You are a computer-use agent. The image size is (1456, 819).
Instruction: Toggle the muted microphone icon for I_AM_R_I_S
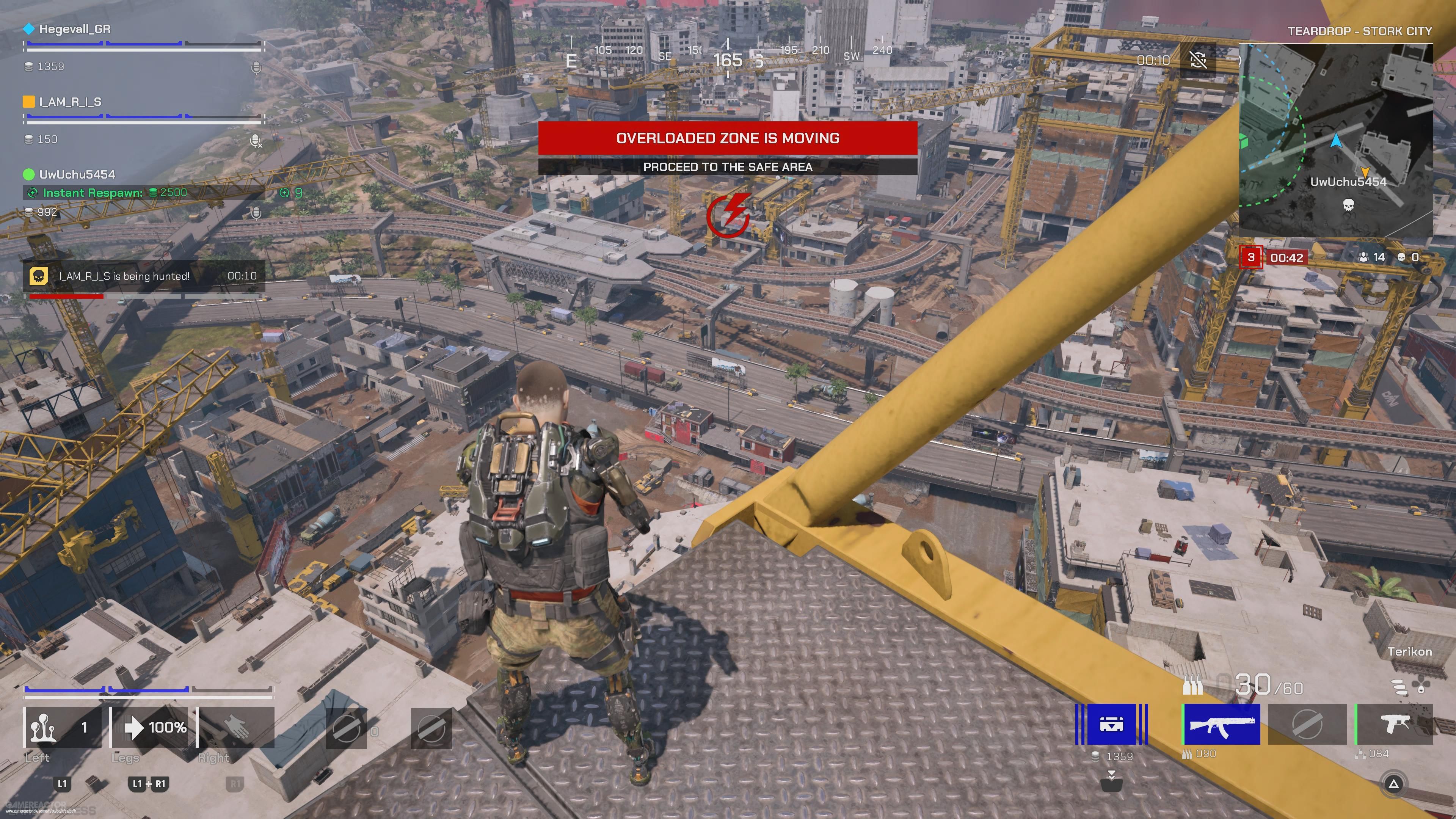(x=256, y=140)
